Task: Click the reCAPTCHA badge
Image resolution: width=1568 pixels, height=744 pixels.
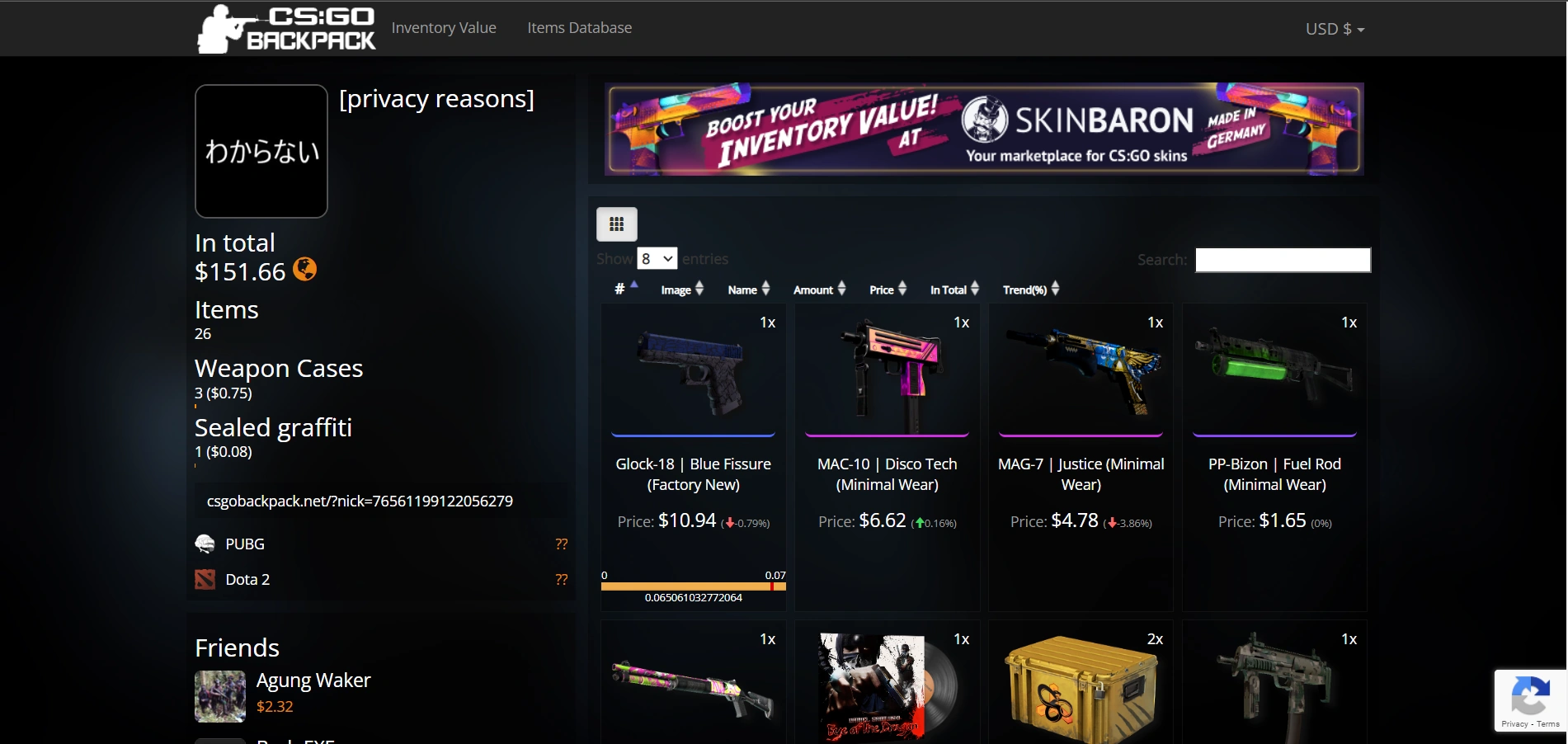Action: (x=1530, y=700)
